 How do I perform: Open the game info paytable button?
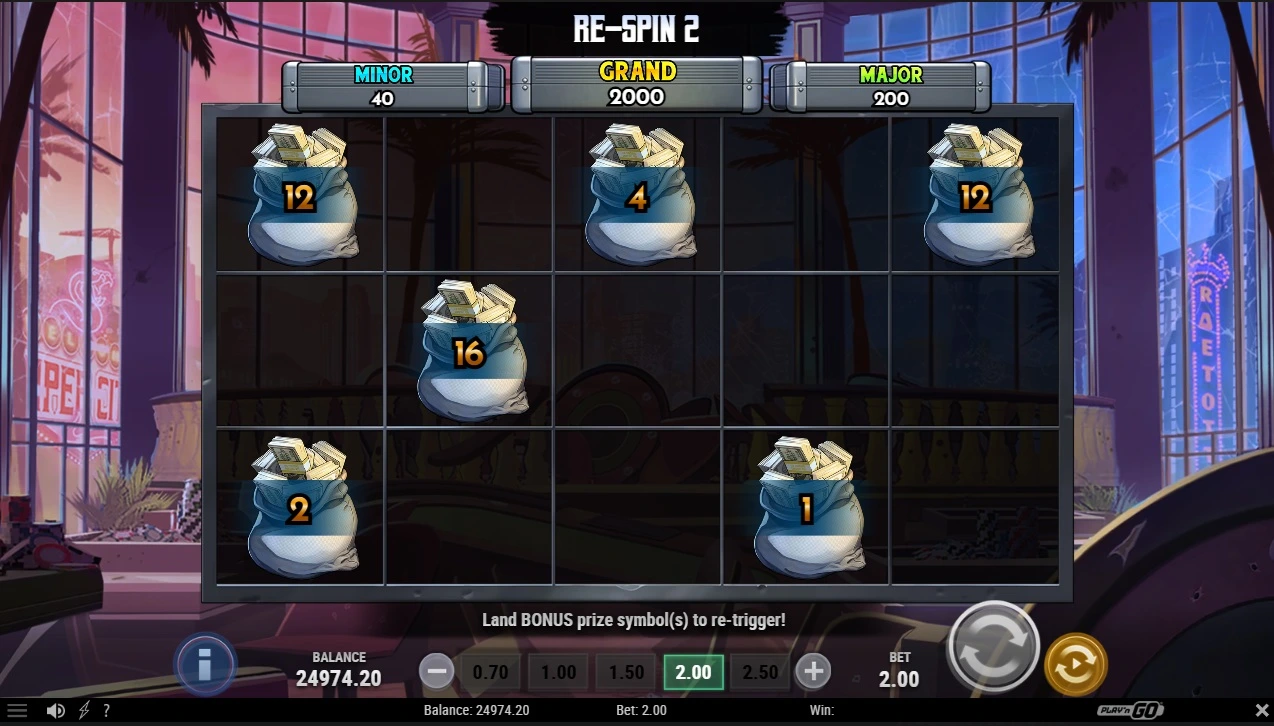pyautogui.click(x=205, y=663)
